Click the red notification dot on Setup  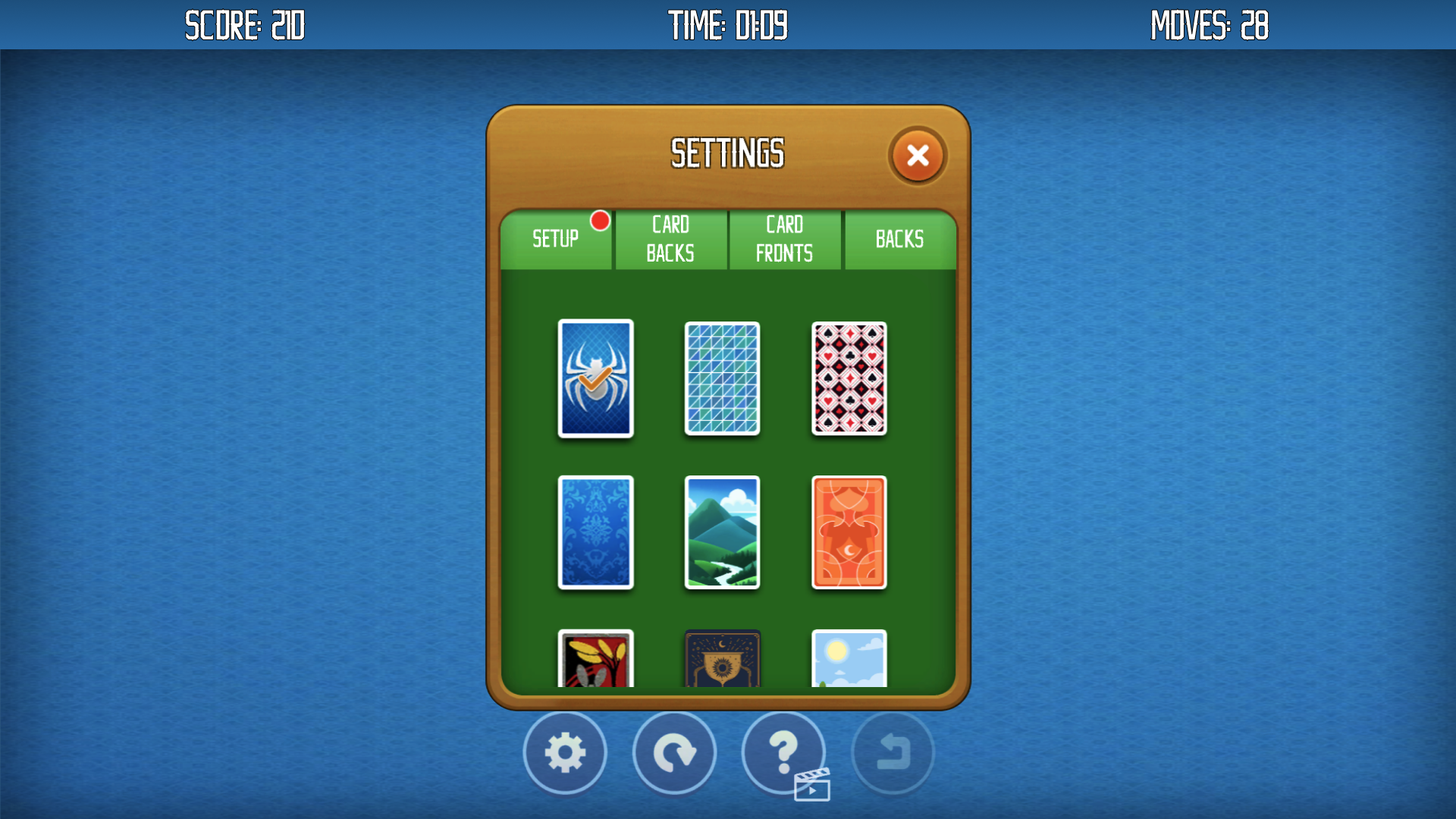(x=600, y=220)
